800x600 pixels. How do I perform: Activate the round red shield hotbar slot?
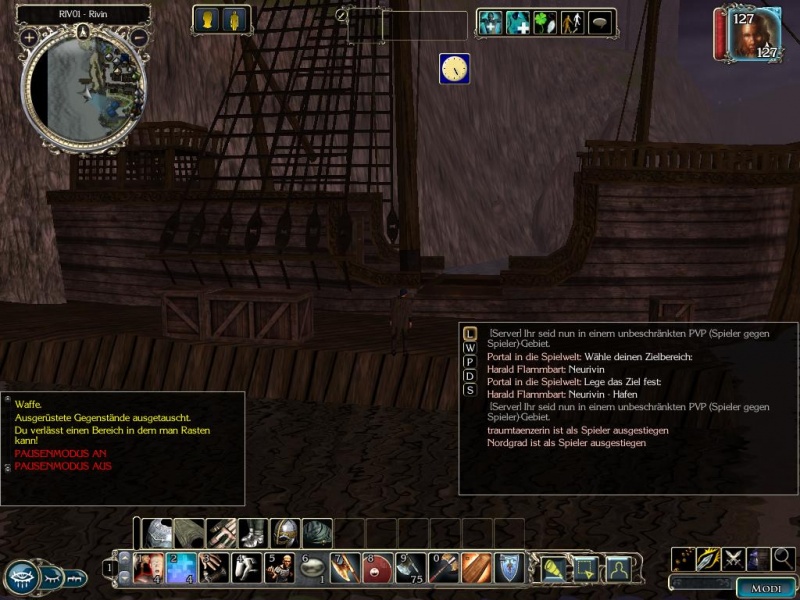pyautogui.click(x=378, y=567)
